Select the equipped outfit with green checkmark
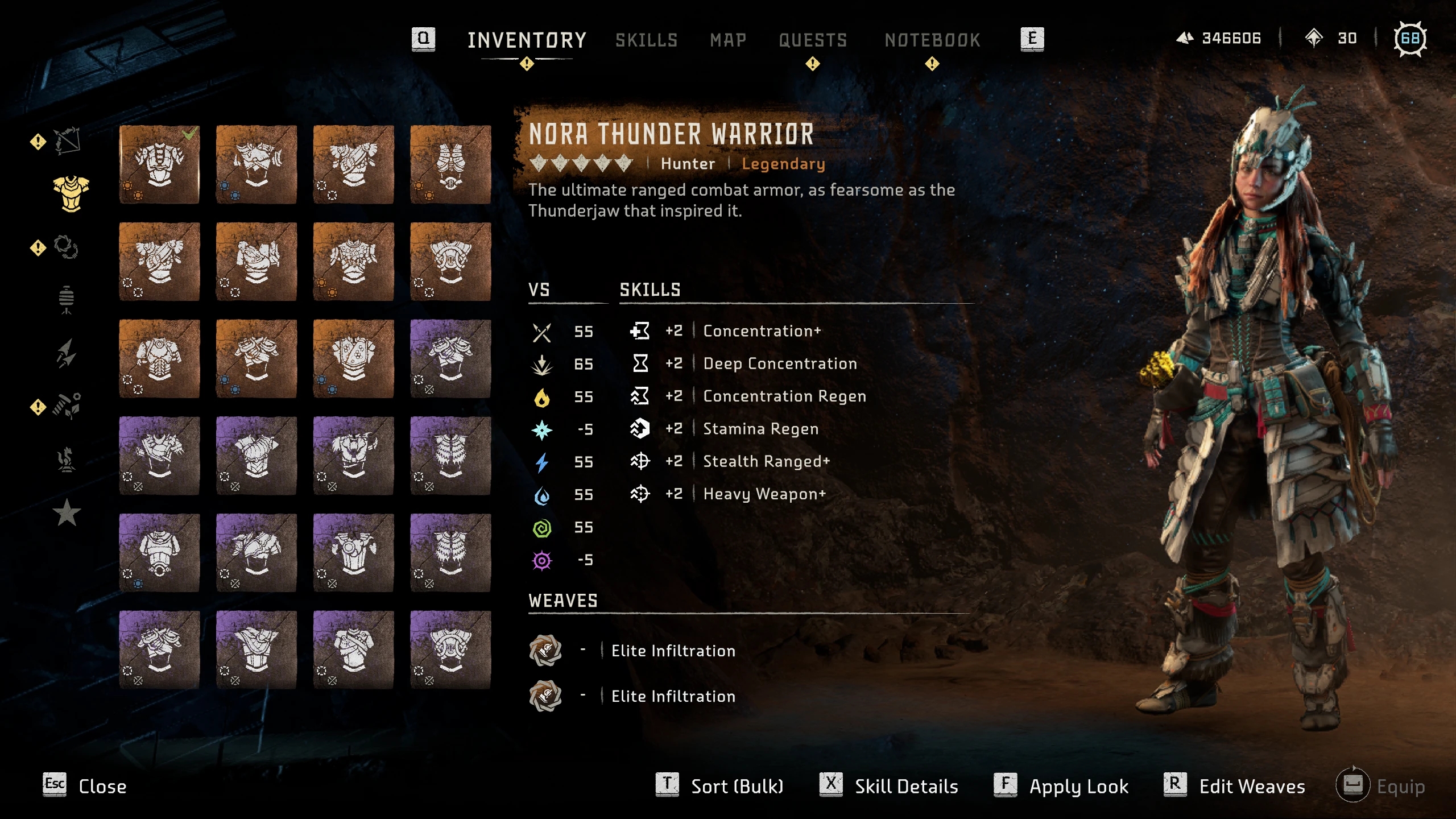This screenshot has width=1456, height=819. (x=159, y=164)
